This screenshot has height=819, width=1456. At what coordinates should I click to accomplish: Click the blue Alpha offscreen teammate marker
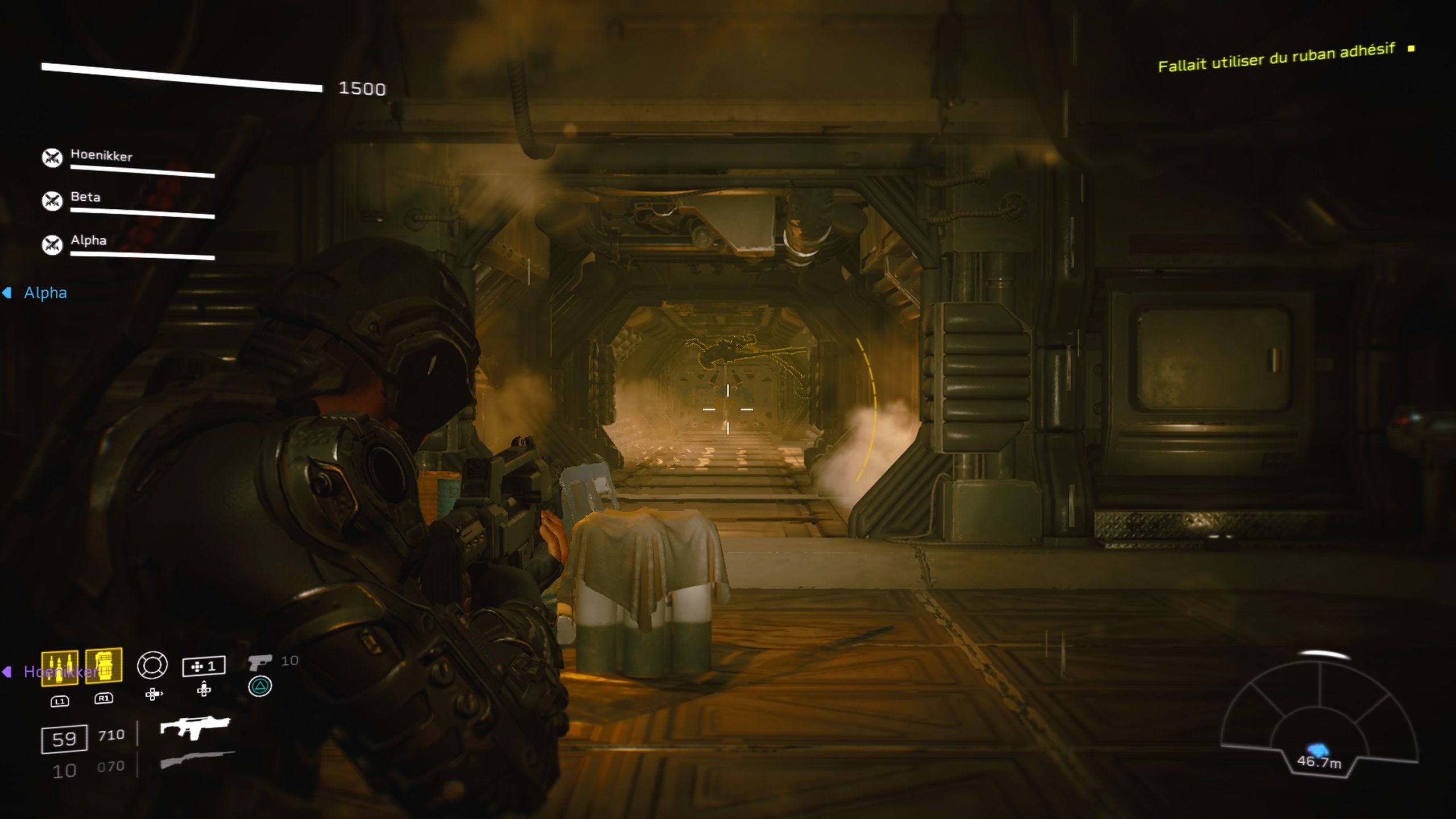pyautogui.click(x=38, y=293)
